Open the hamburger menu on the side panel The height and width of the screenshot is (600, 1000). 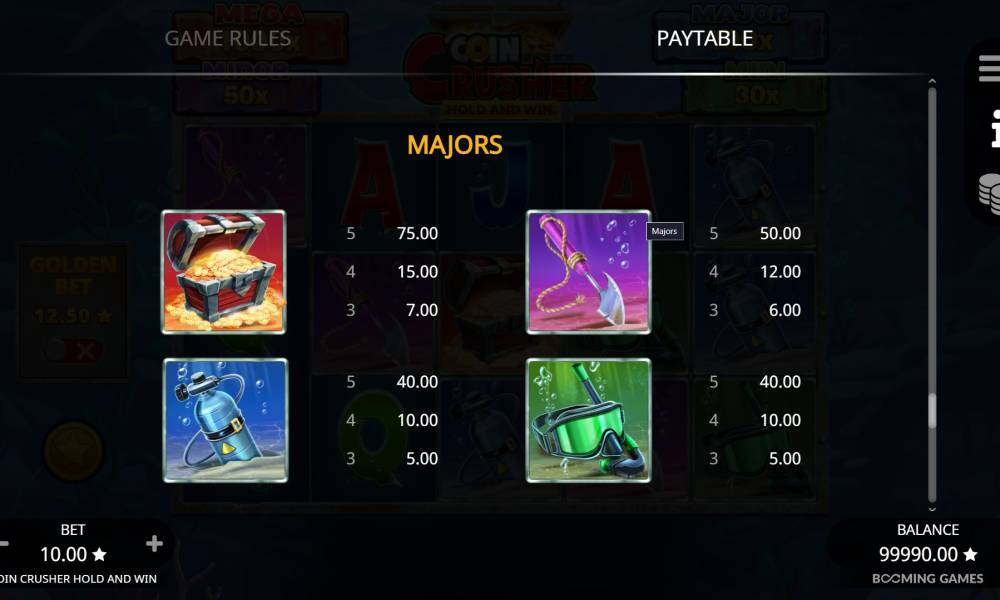[x=989, y=69]
